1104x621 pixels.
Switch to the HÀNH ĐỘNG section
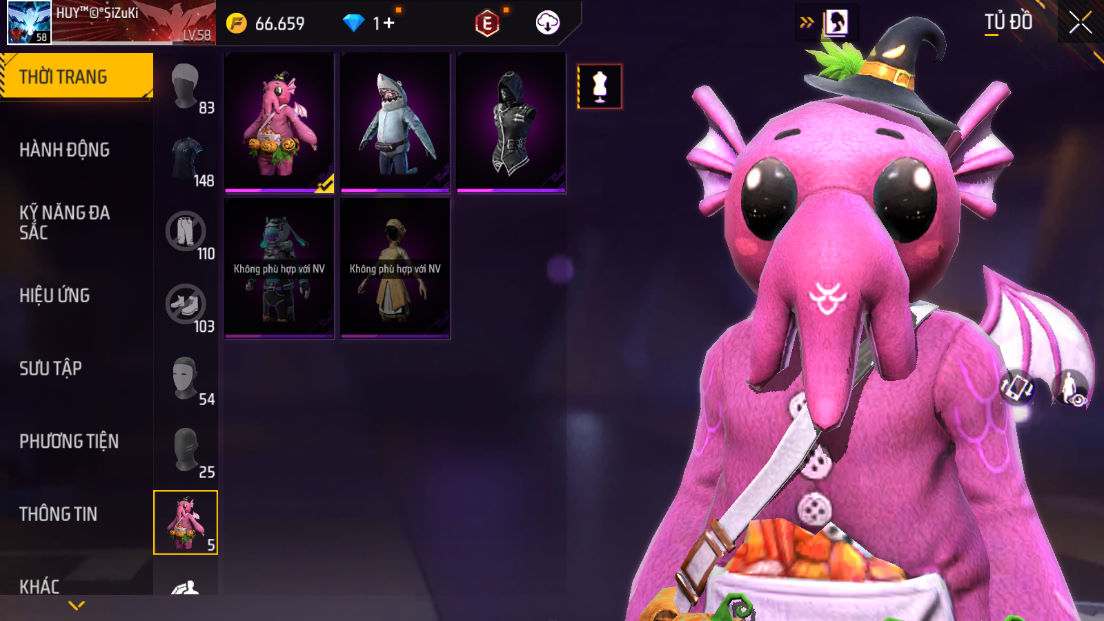click(65, 150)
